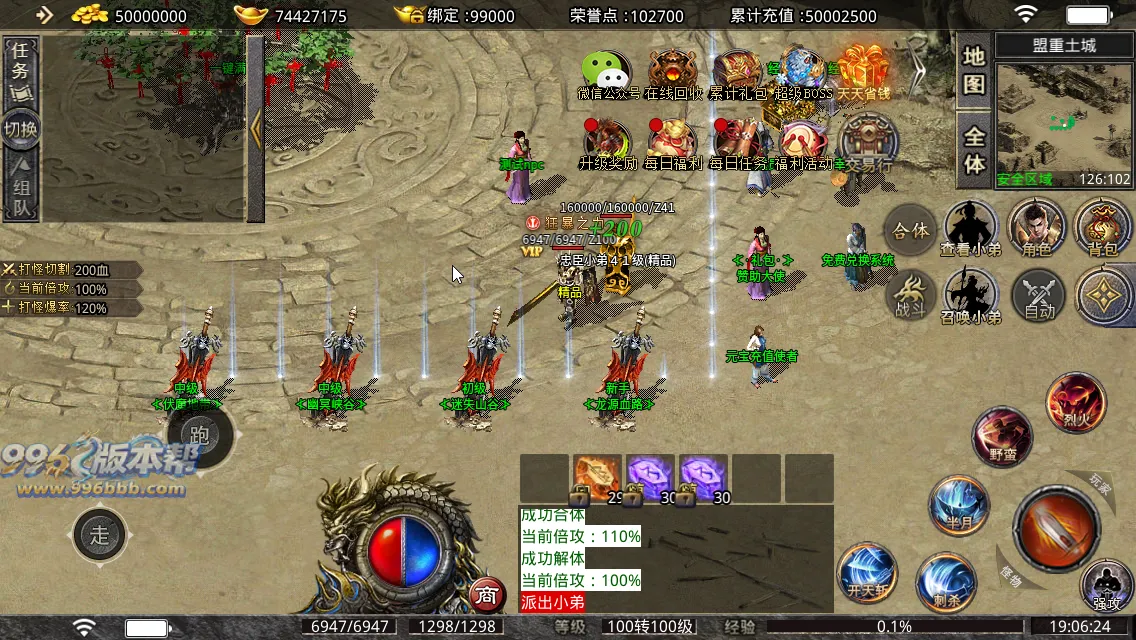Open the daily welfare icon (每日福利)
Screen dimensions: 1136x640
[673, 141]
